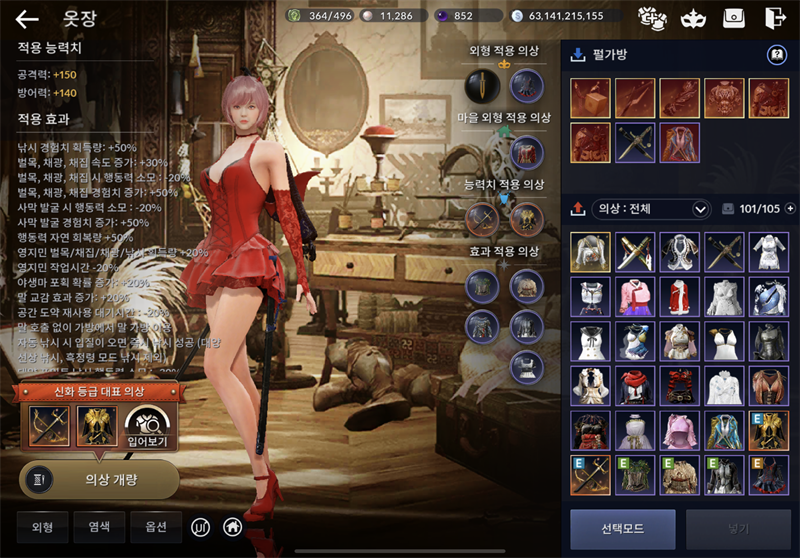Go back using the arrow beside 옷장

[27, 18]
